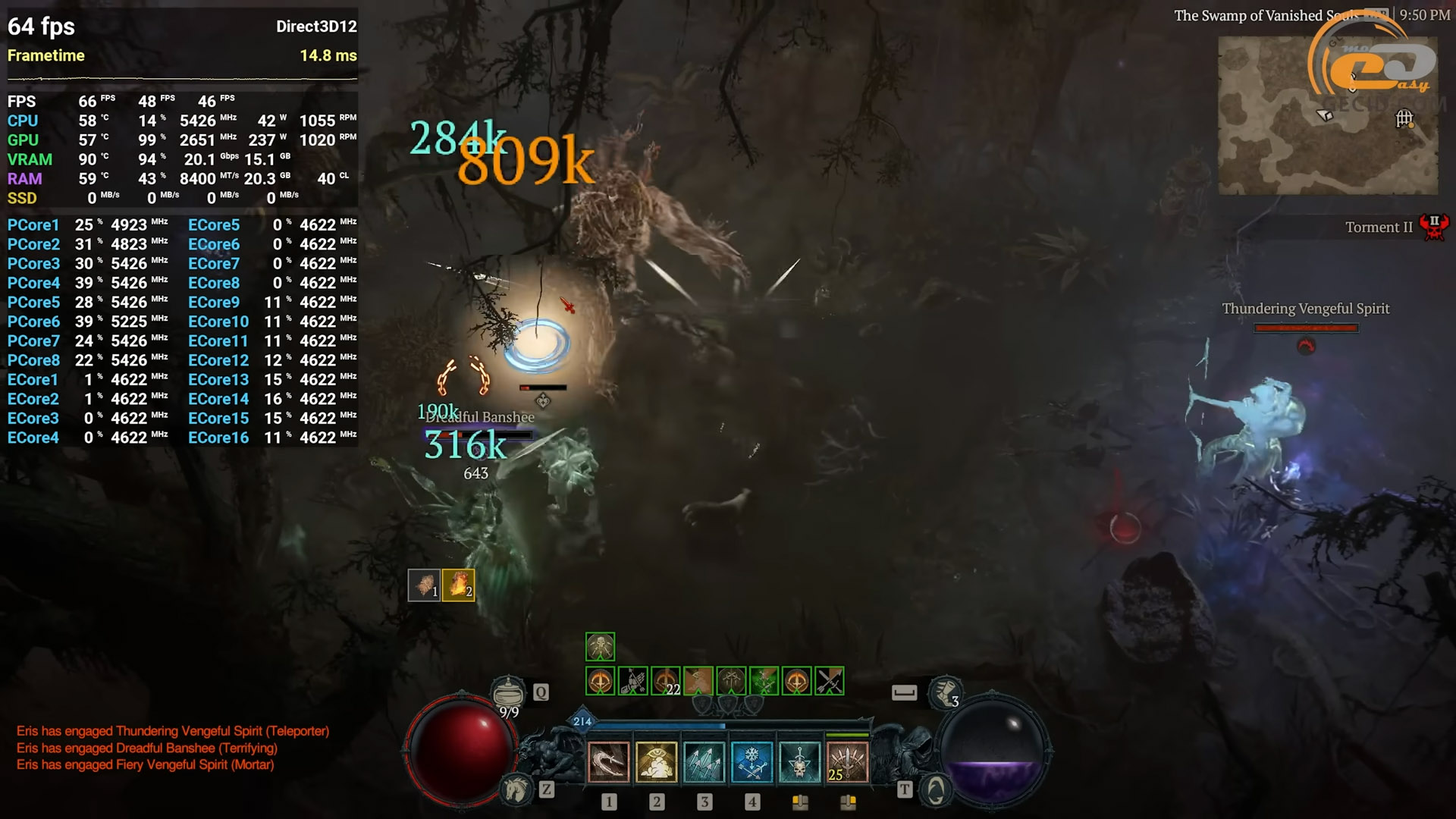Open the town portal swirl icon
This screenshot has width=1456, height=819.
[936, 791]
